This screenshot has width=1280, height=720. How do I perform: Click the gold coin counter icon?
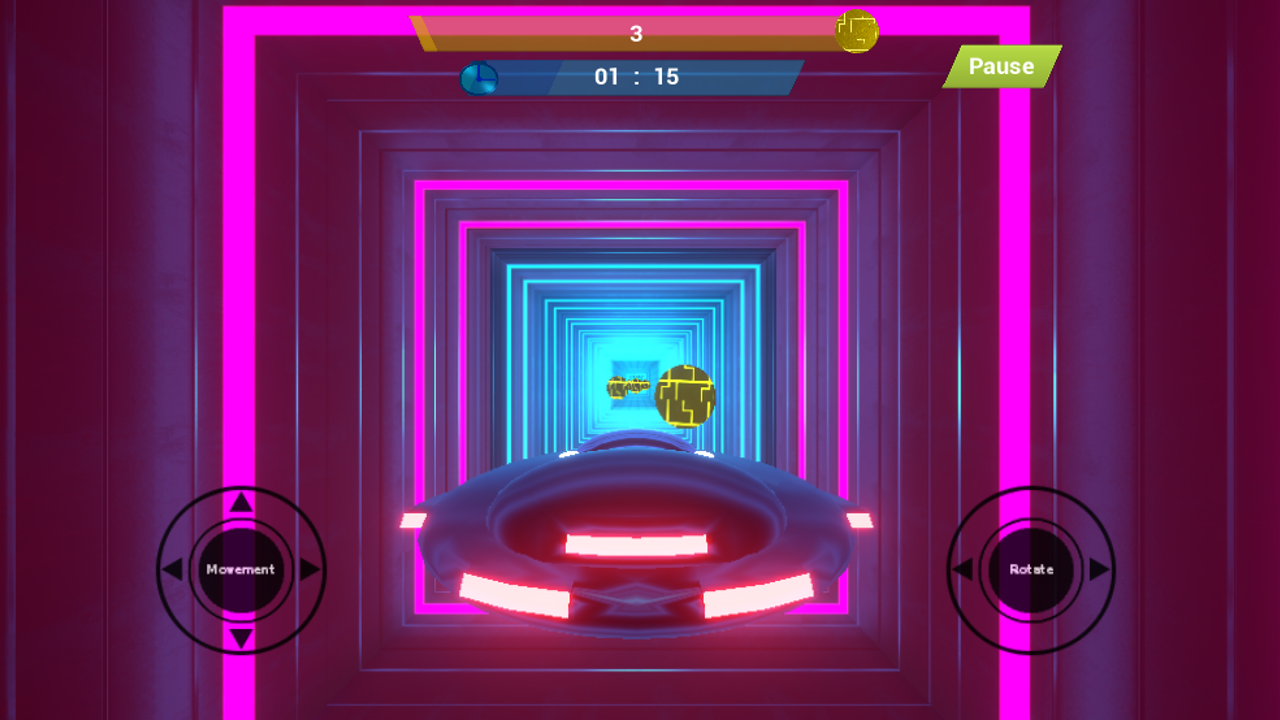pyautogui.click(x=856, y=32)
